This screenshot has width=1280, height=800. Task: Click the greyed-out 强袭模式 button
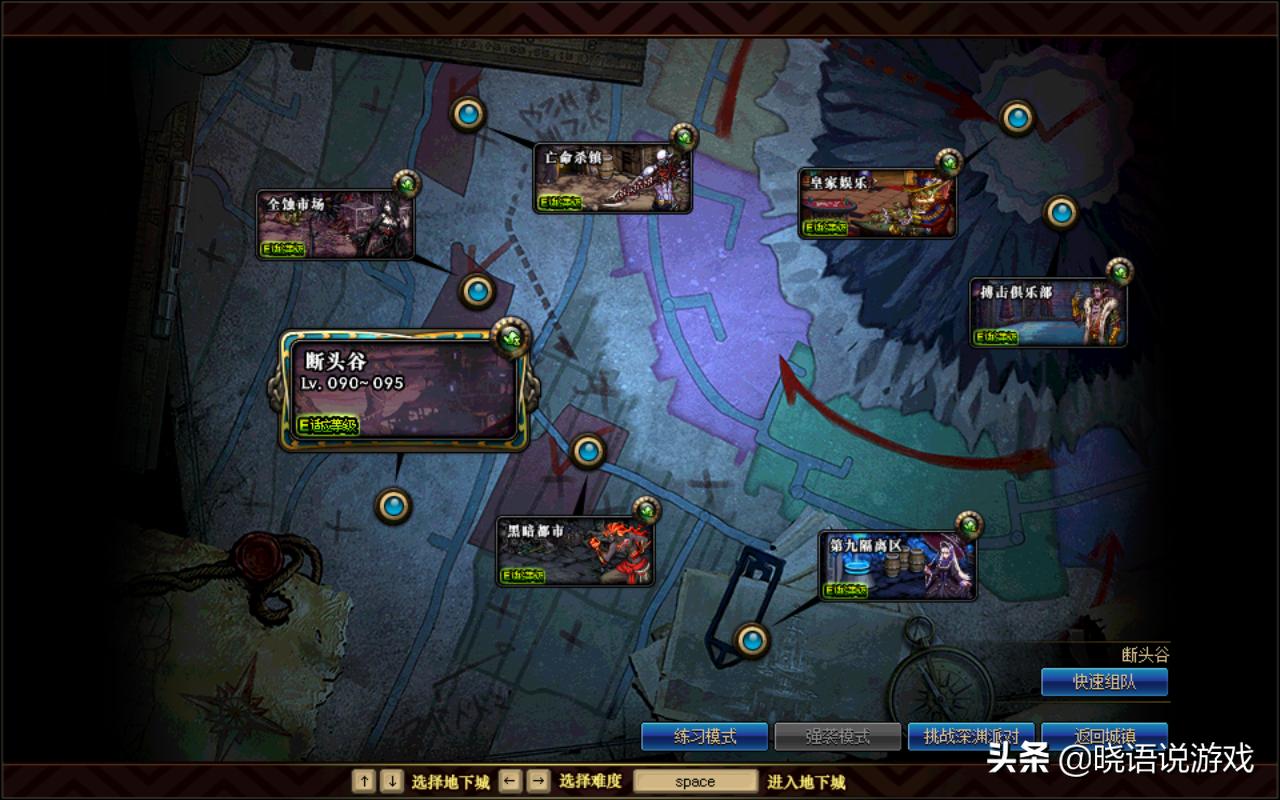(x=838, y=737)
